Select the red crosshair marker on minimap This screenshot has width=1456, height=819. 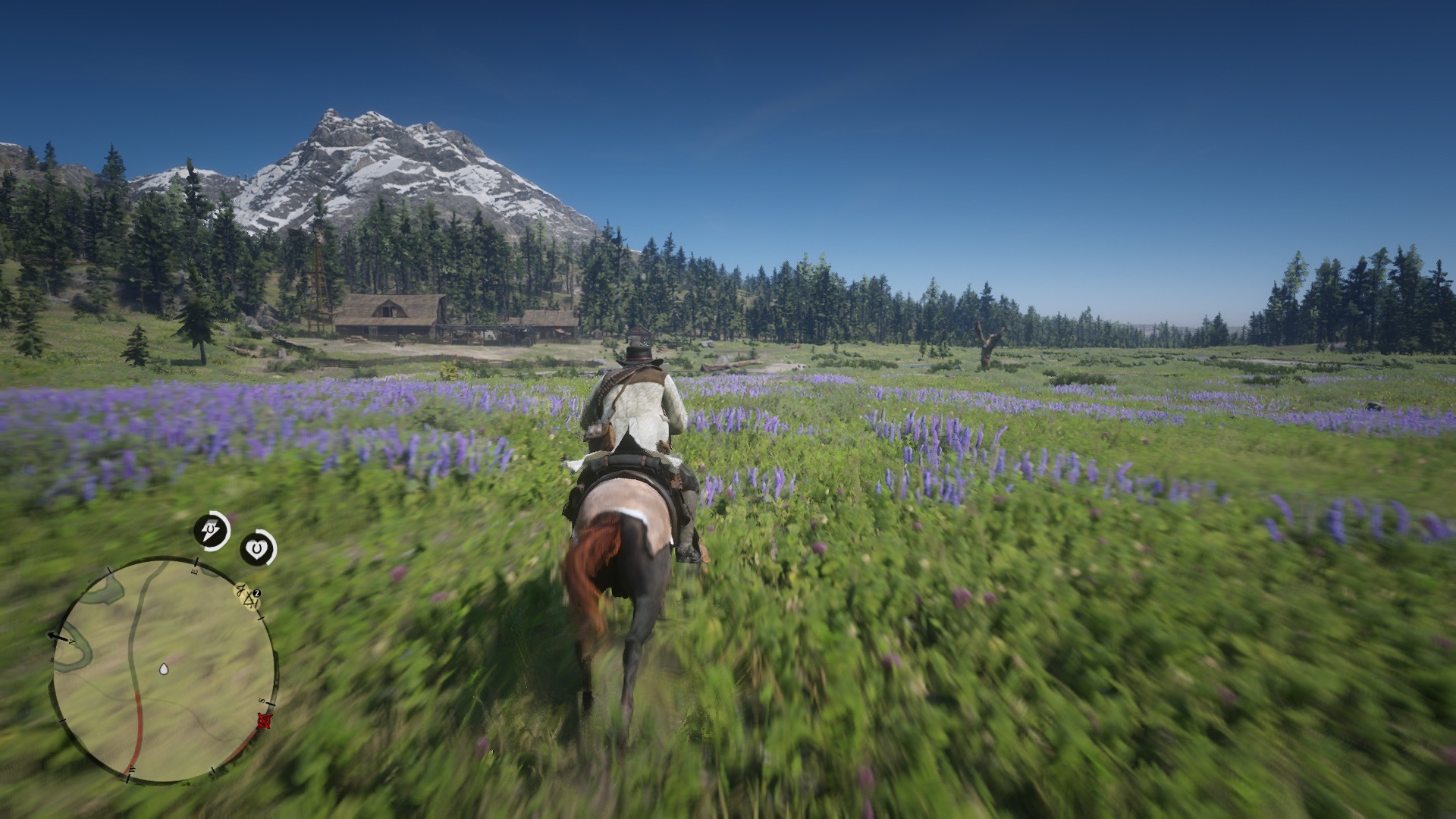tap(264, 720)
